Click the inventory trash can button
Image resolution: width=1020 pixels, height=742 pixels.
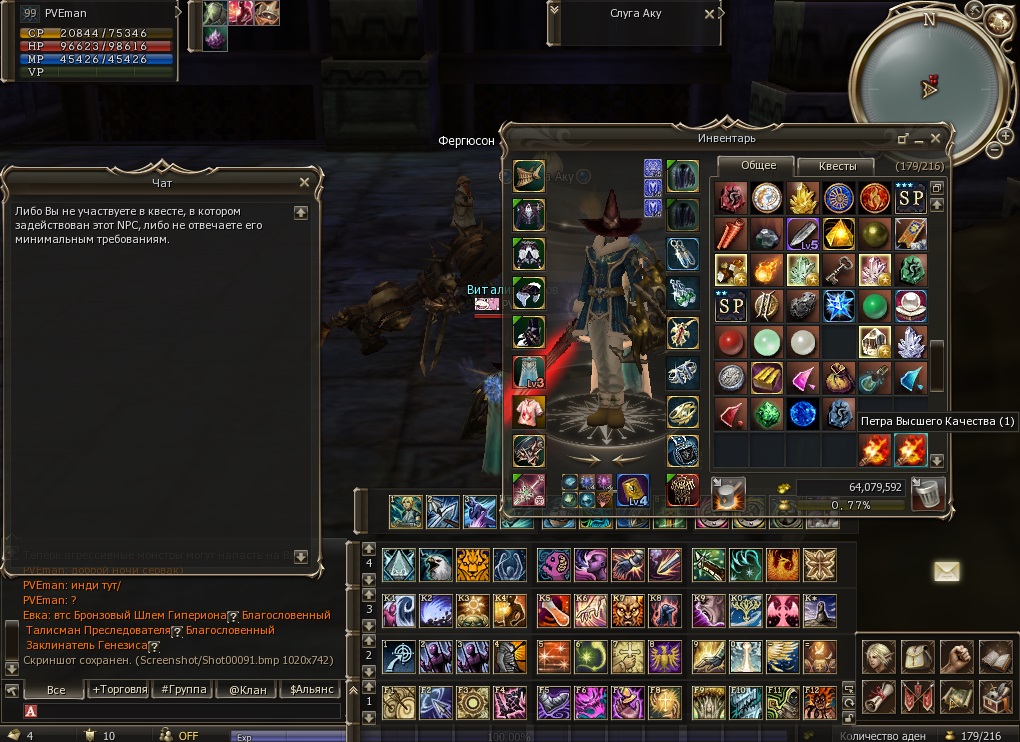929,492
